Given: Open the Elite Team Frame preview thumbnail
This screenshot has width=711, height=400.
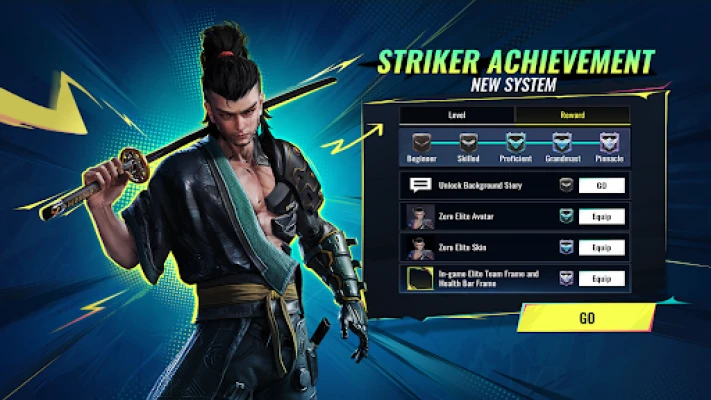Looking at the screenshot, I should point(420,278).
